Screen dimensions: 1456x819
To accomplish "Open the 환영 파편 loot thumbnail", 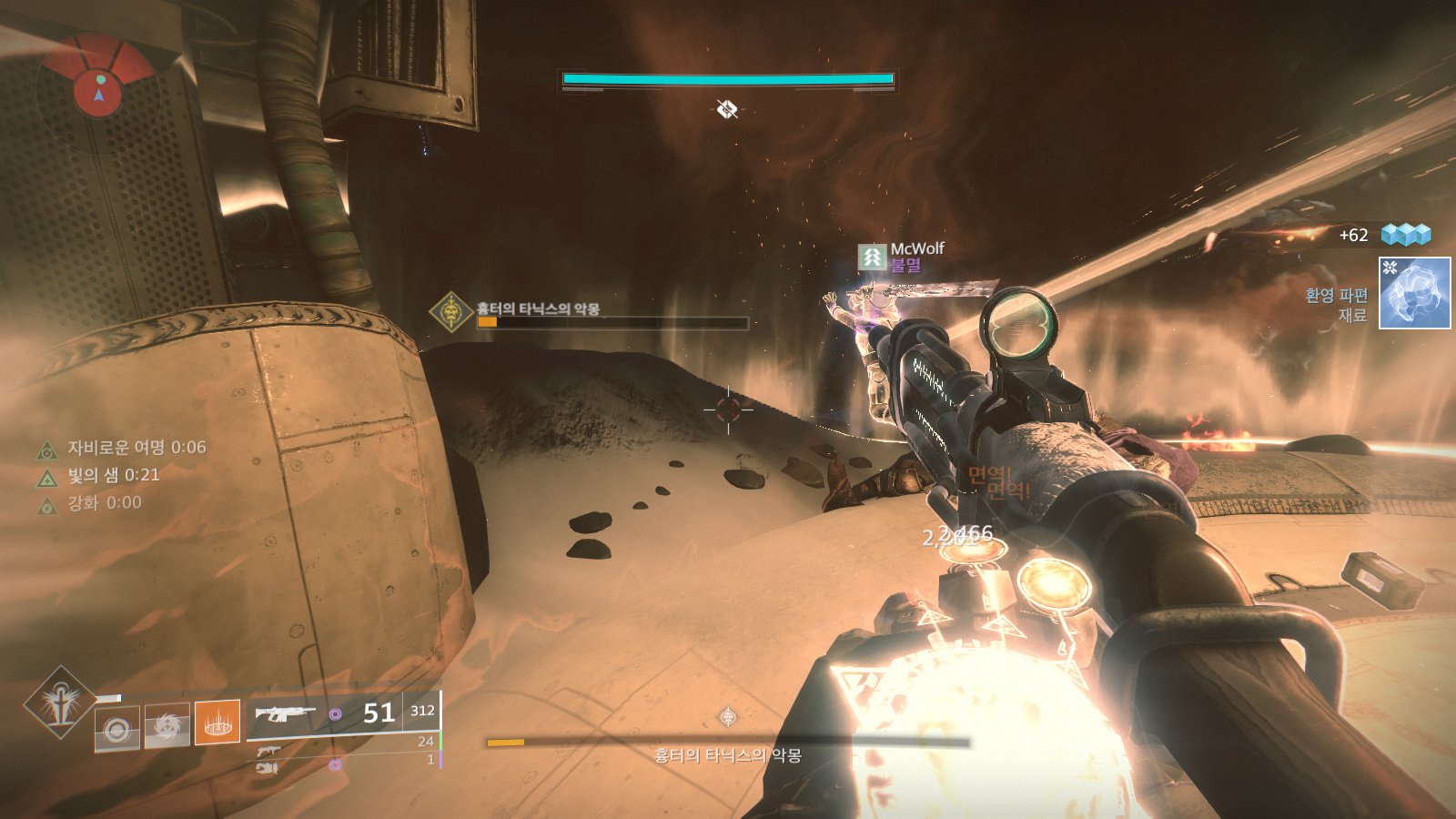I will (1414, 293).
